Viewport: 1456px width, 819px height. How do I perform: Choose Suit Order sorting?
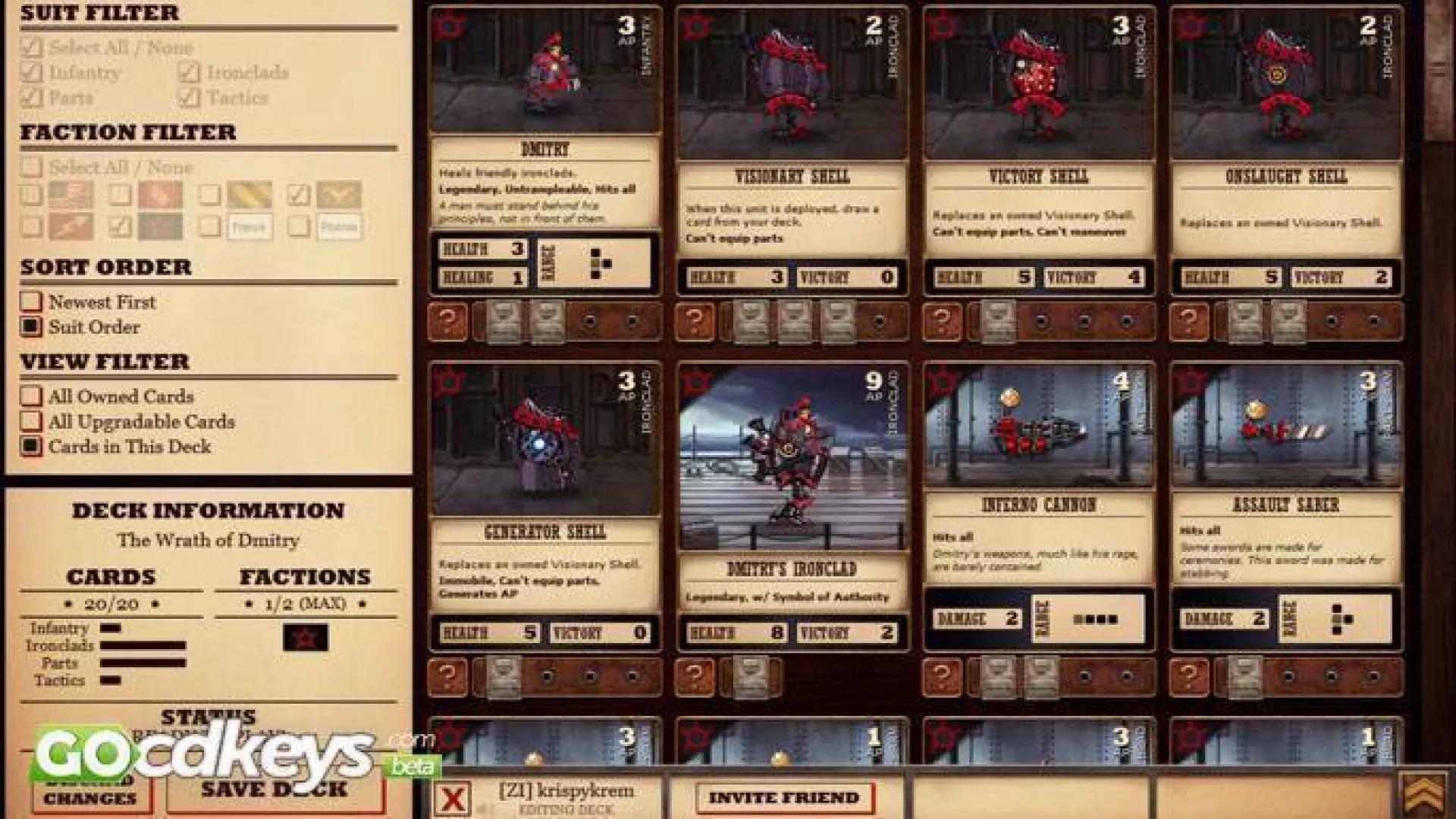(x=31, y=327)
